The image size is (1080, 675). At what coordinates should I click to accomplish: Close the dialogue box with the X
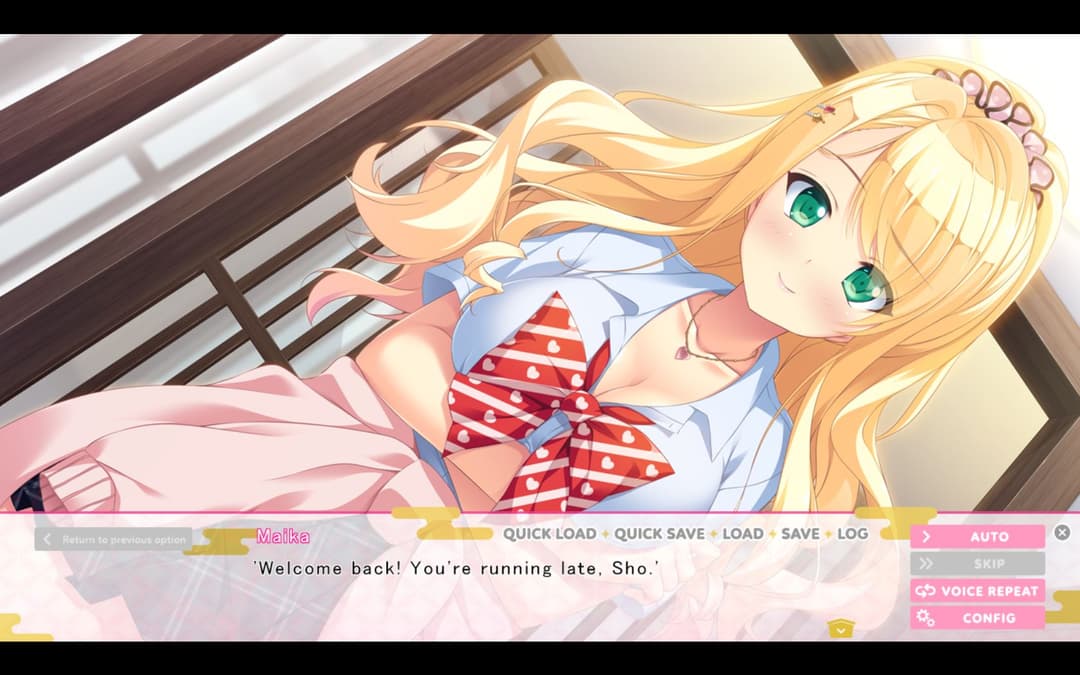1062,533
